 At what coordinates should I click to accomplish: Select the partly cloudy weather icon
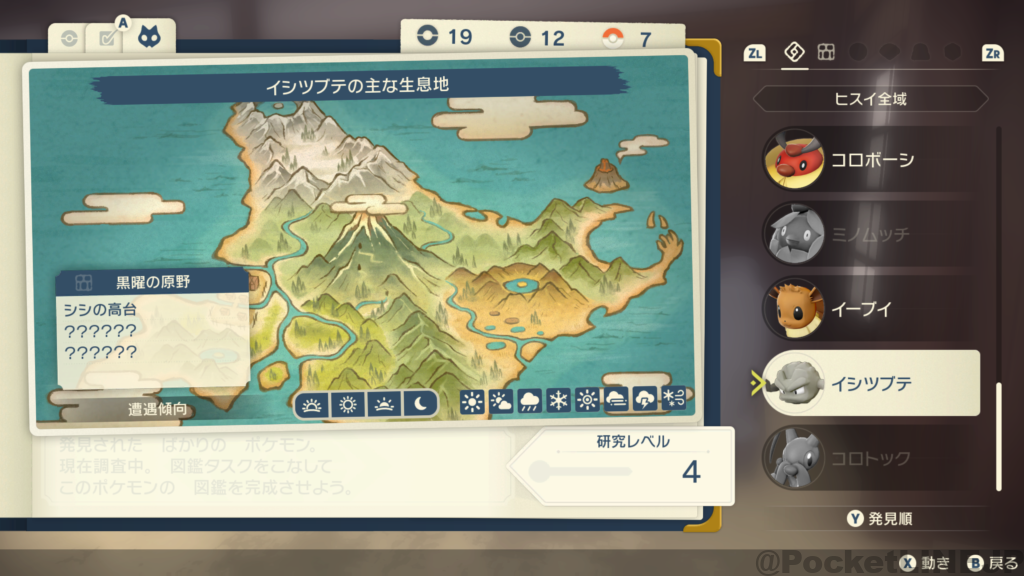[x=501, y=402]
